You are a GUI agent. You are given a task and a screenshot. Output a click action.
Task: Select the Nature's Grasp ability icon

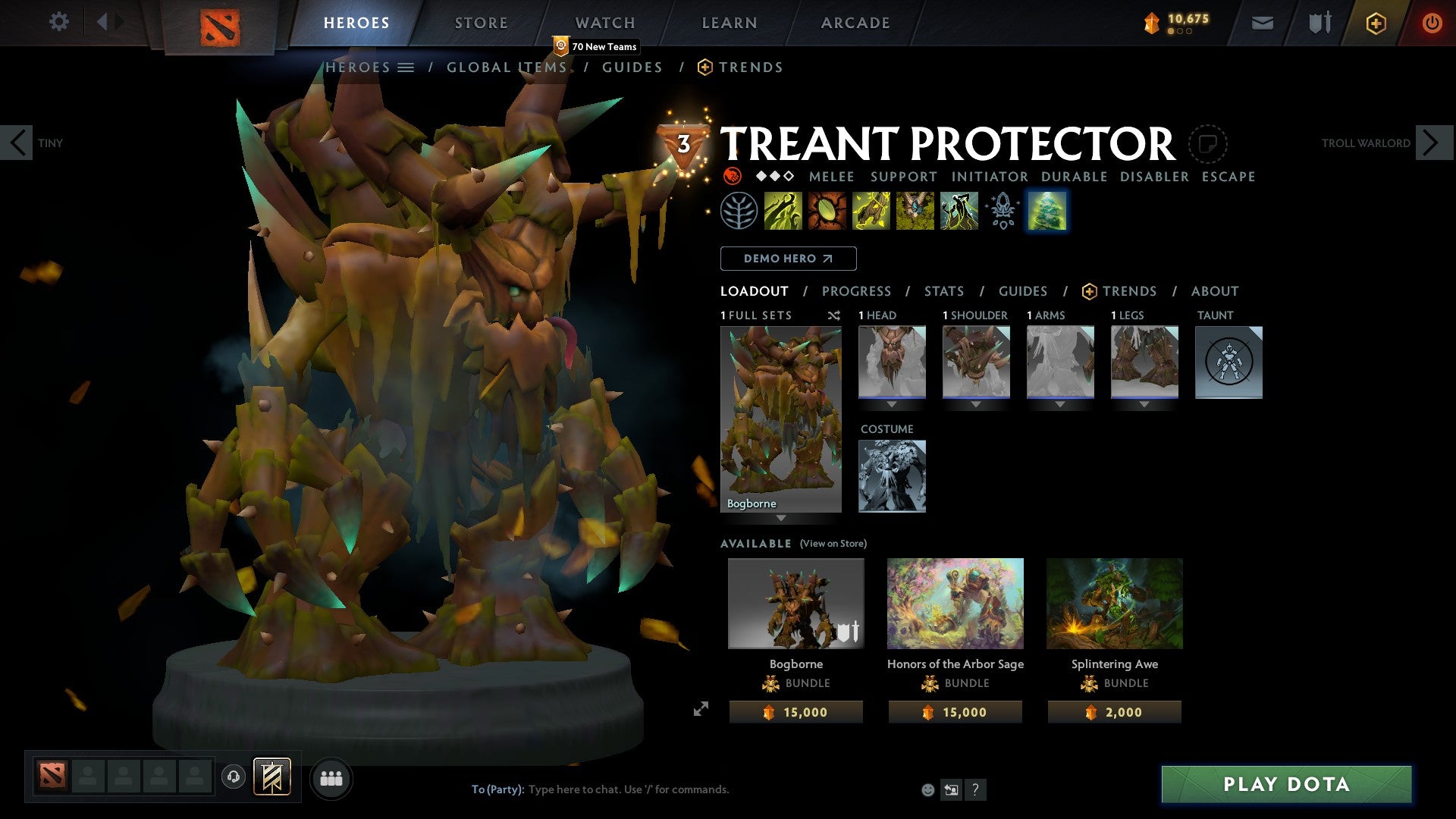coord(781,211)
